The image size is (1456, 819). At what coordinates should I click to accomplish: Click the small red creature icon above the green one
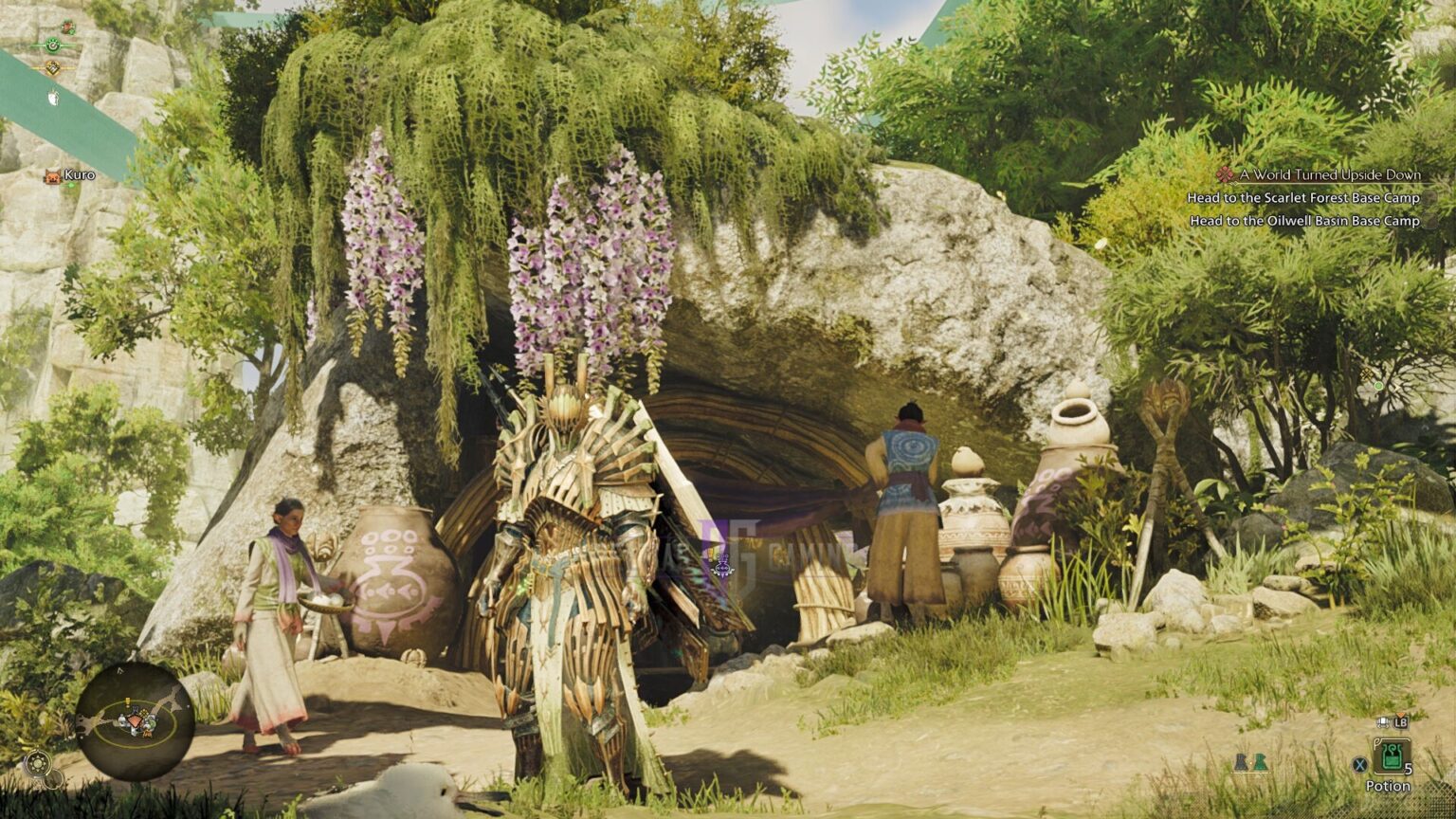(x=67, y=27)
